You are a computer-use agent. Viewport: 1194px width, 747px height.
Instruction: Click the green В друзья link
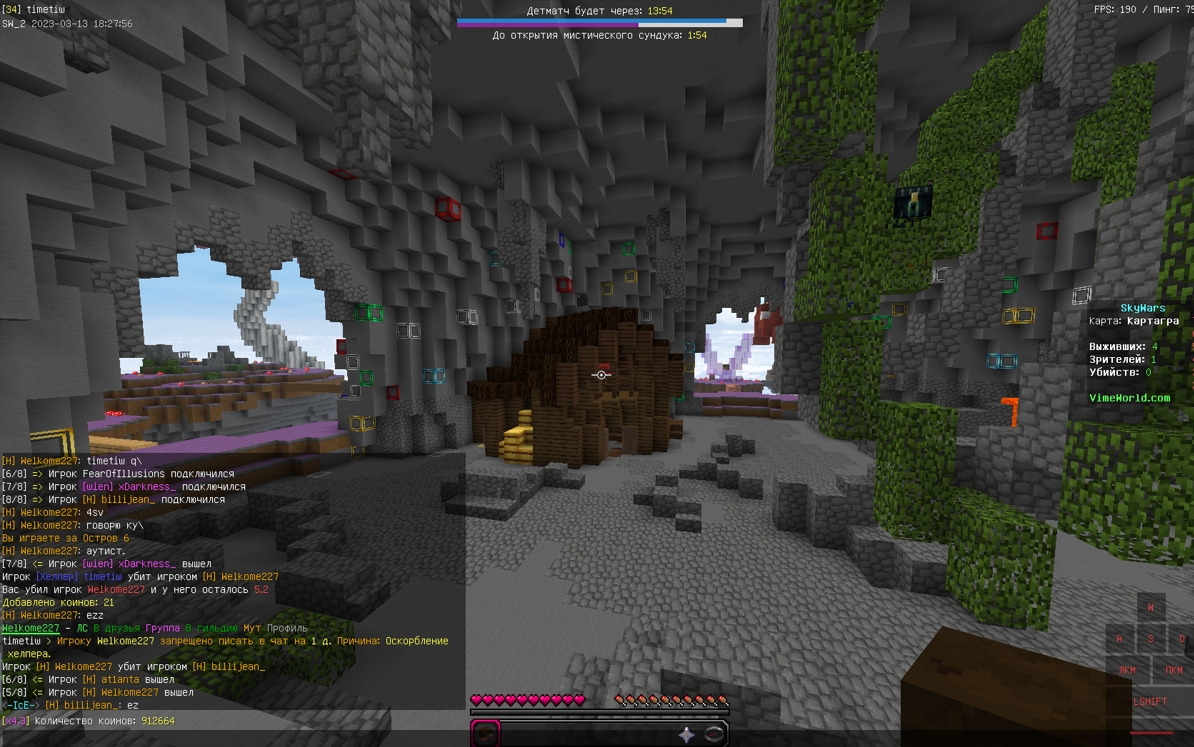[117, 628]
